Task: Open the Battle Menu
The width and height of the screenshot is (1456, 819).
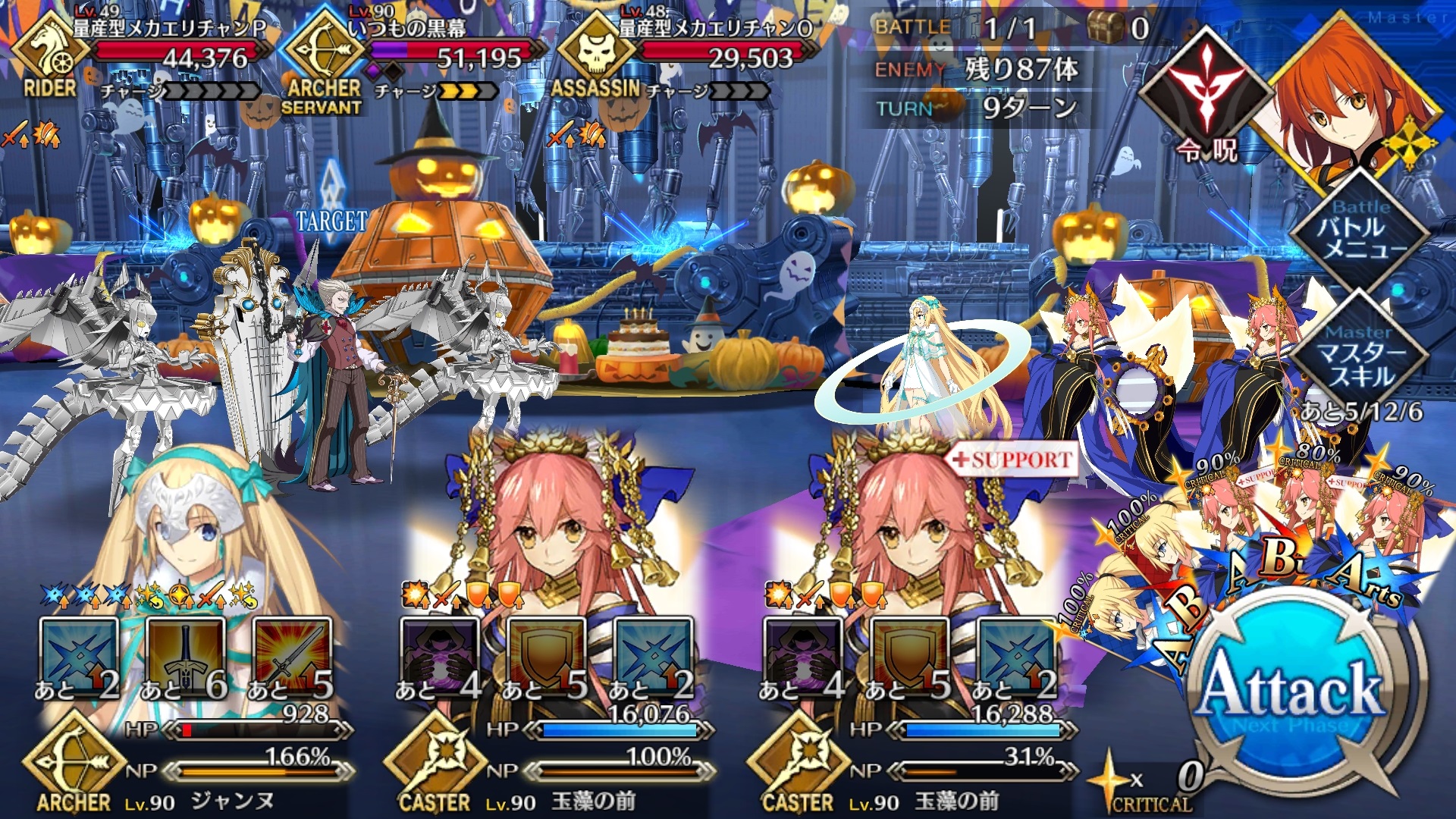Action: pos(1360,233)
